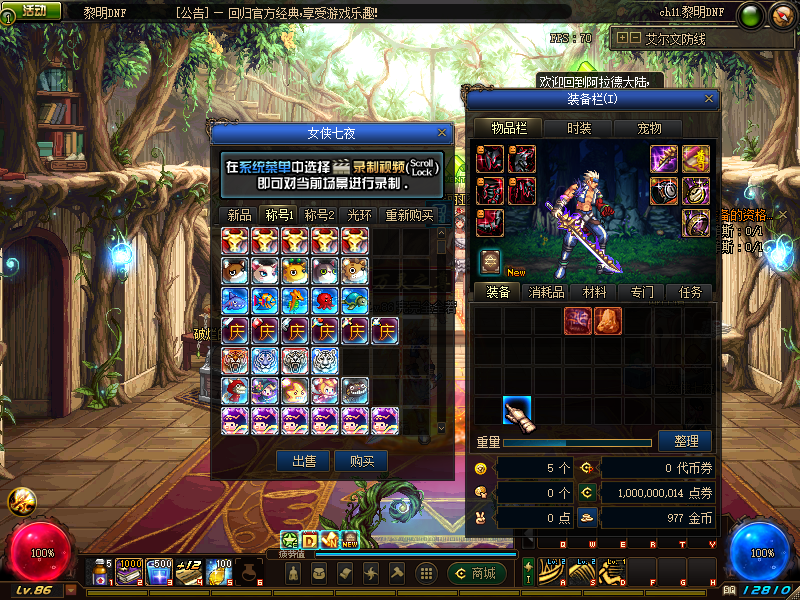800x600 pixels.
Task: Click the 活动 events button
Action: (x=33, y=10)
